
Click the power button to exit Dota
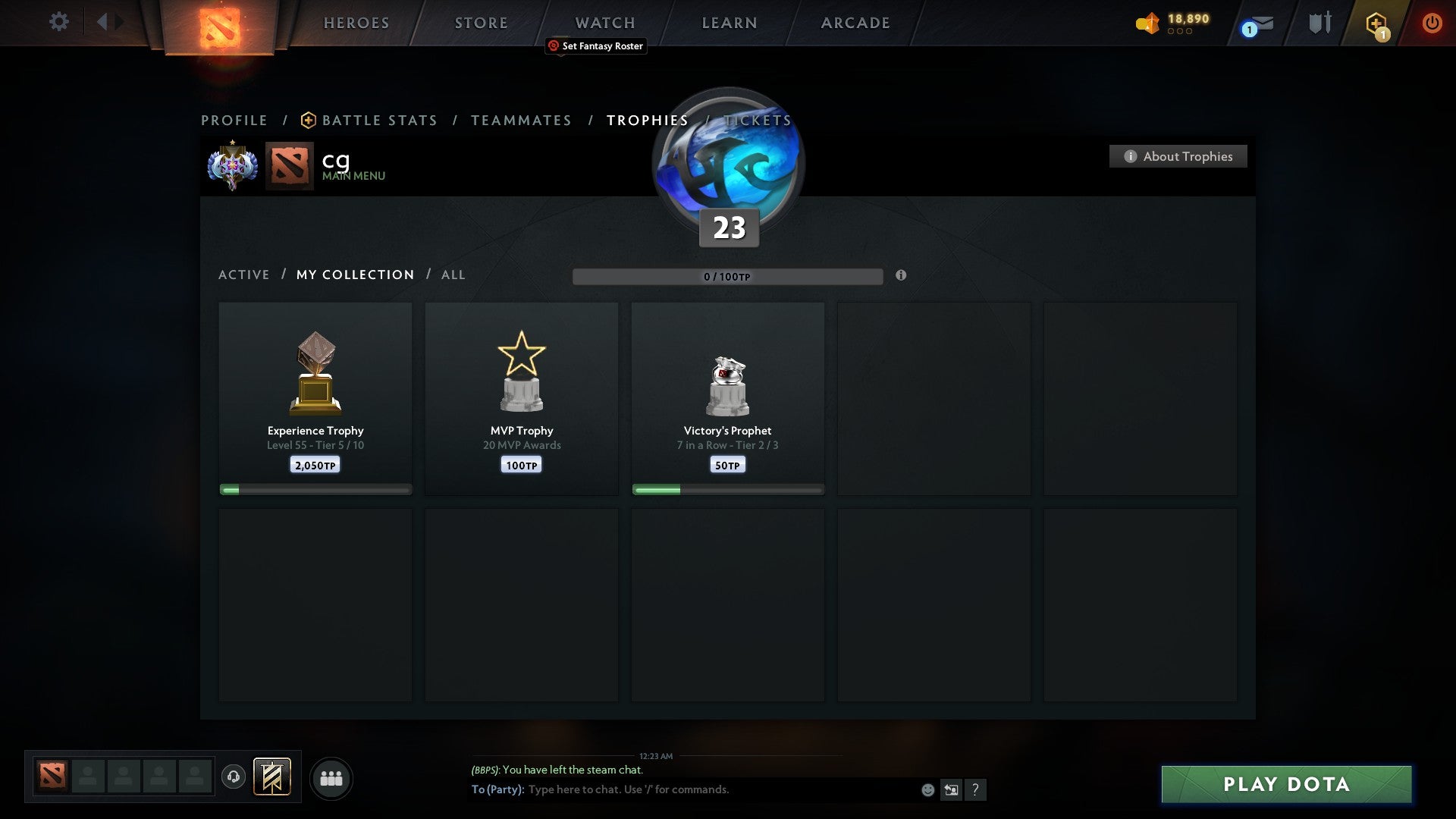coord(1432,23)
